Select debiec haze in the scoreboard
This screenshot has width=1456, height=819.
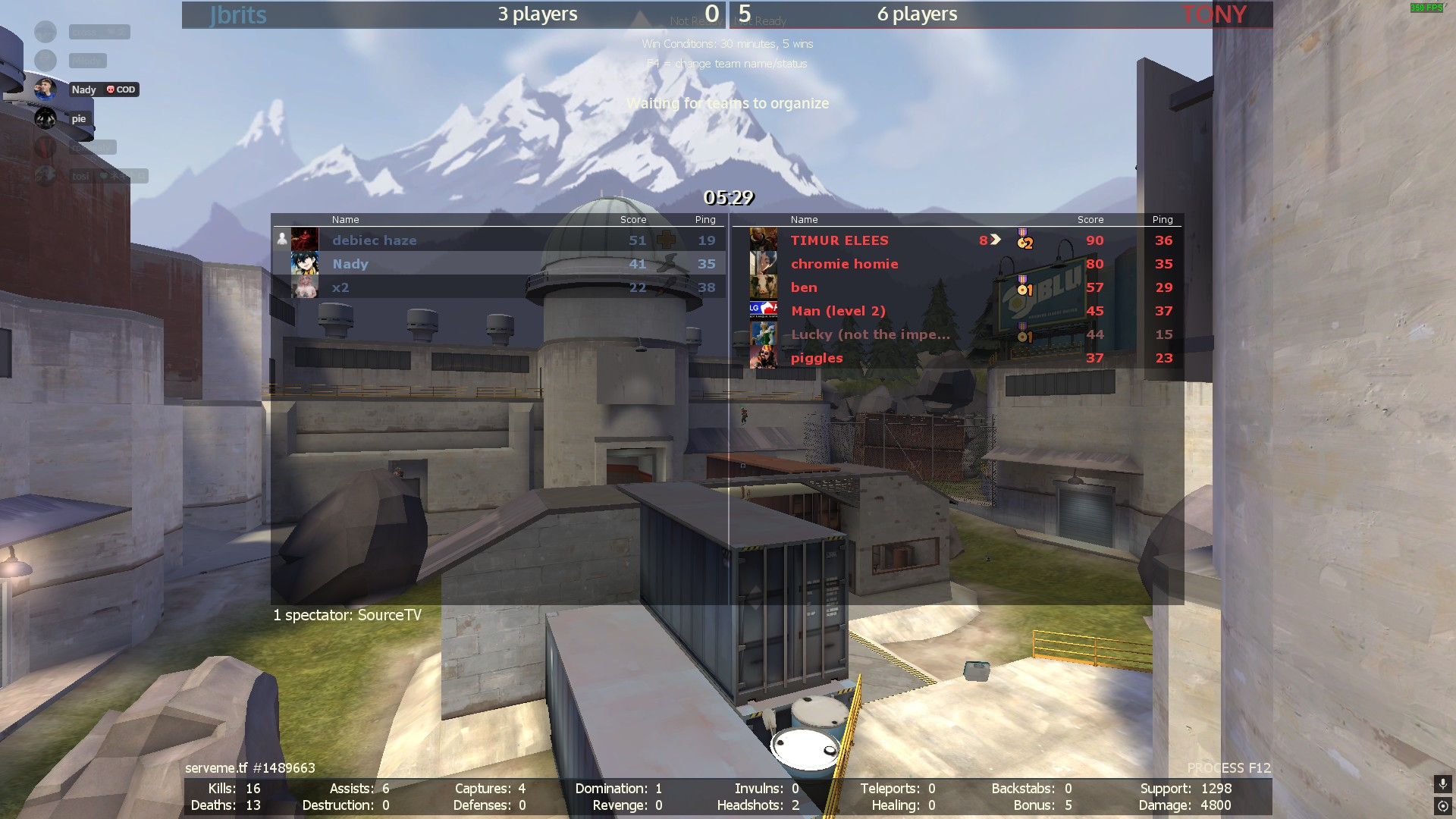point(374,240)
